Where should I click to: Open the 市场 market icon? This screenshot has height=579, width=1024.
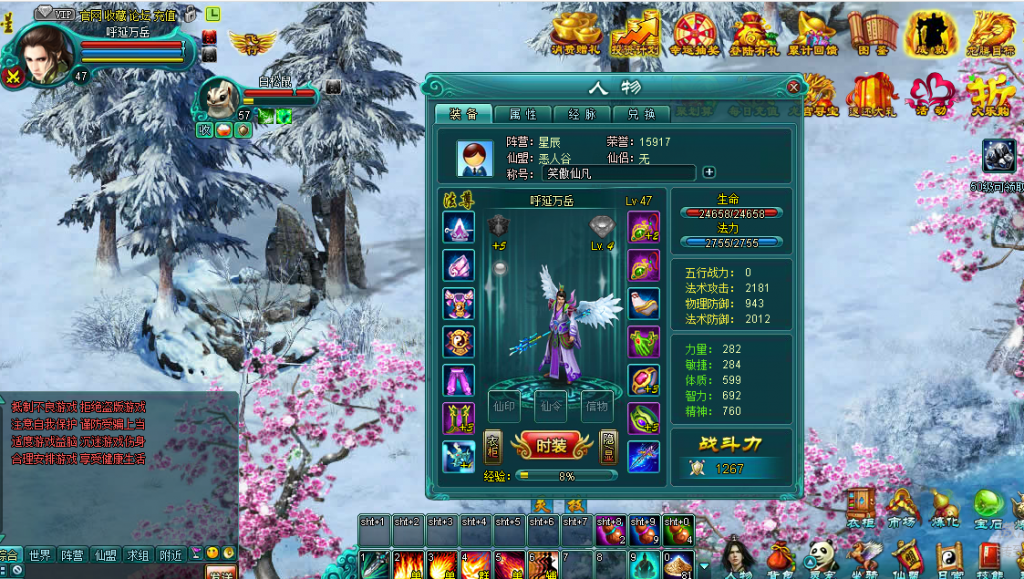point(902,508)
